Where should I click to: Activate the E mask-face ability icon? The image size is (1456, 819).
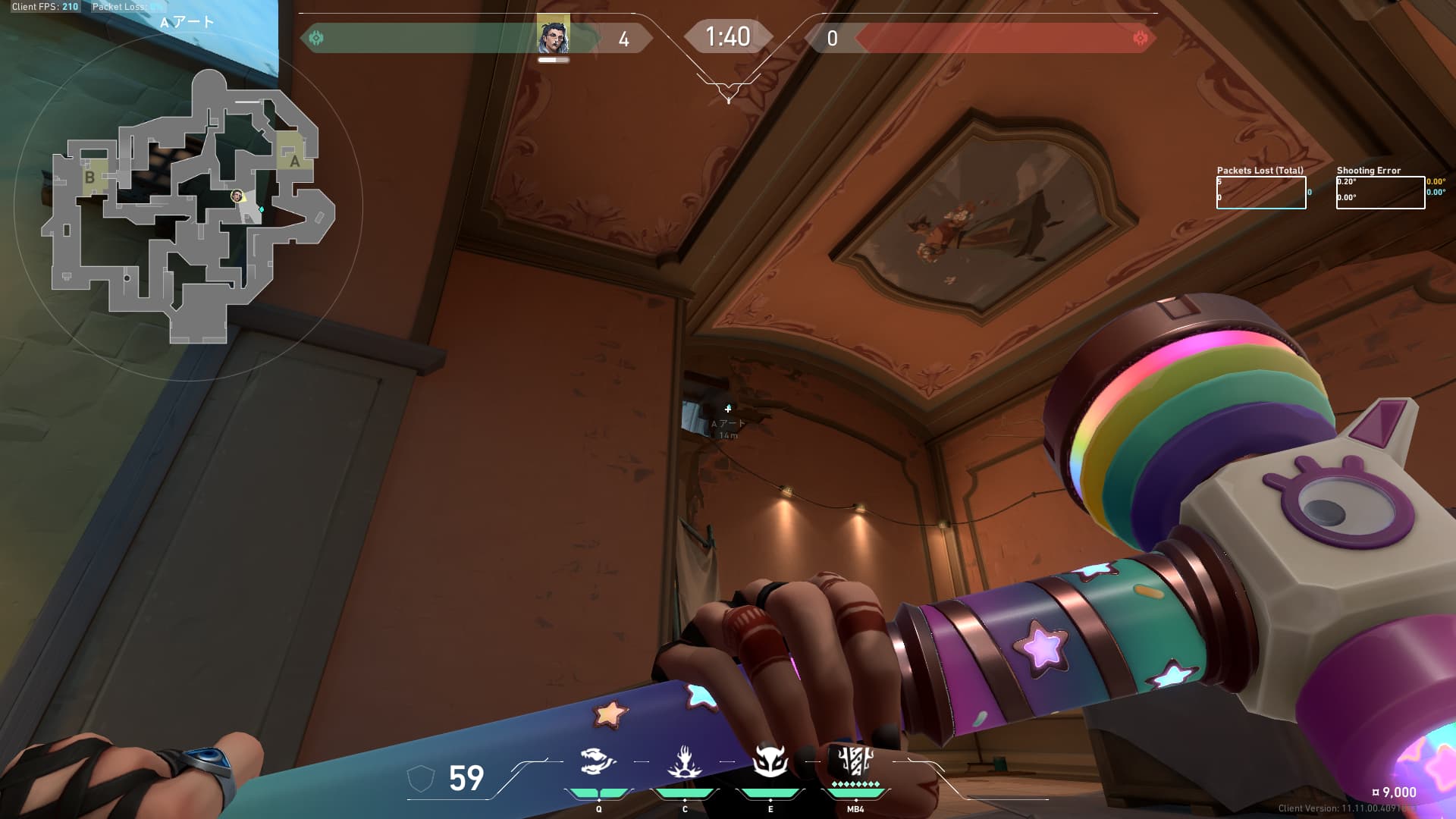tap(770, 761)
